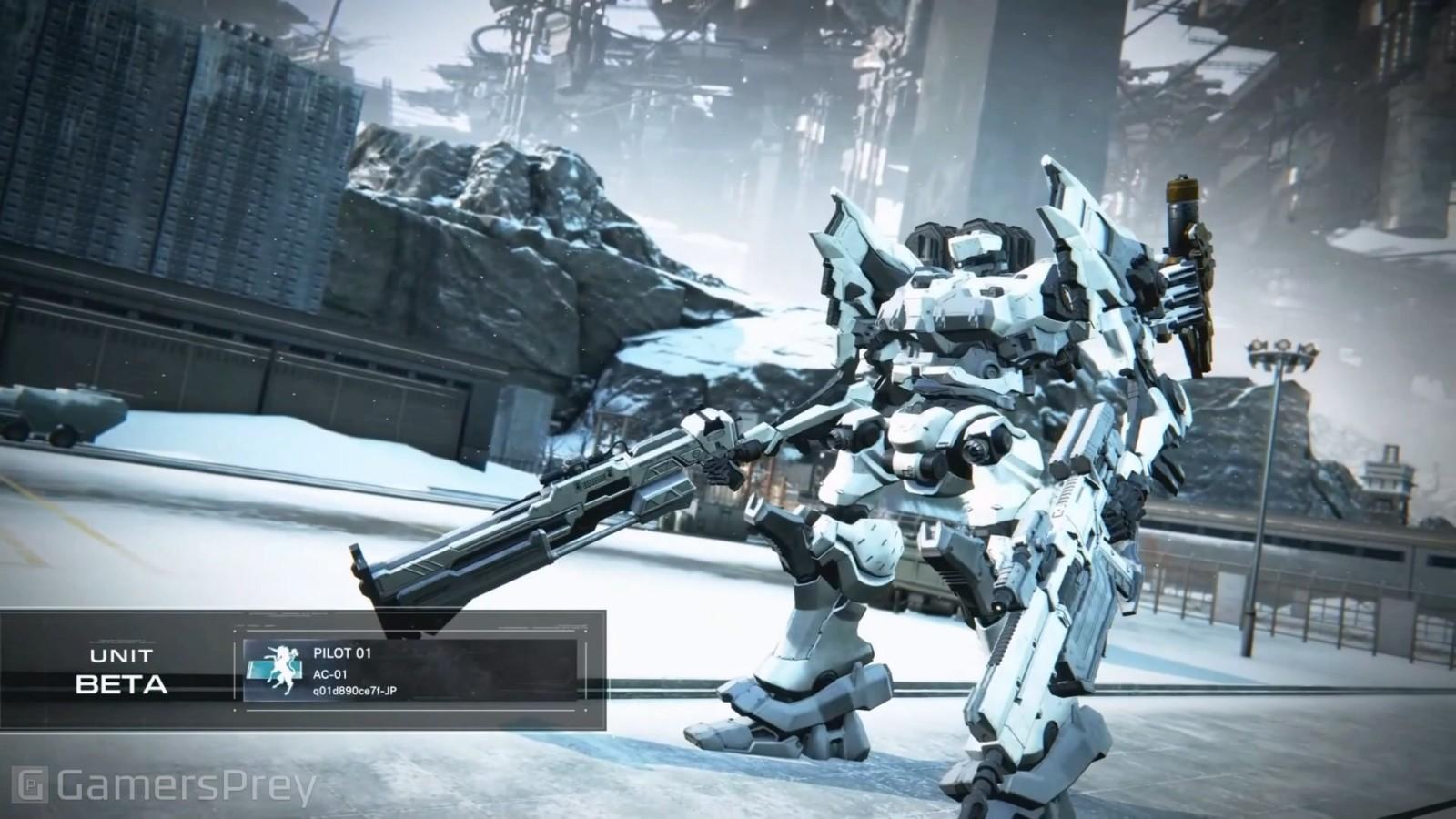Select the PILOT 01 player card
The height and width of the screenshot is (819, 1456).
[410, 671]
